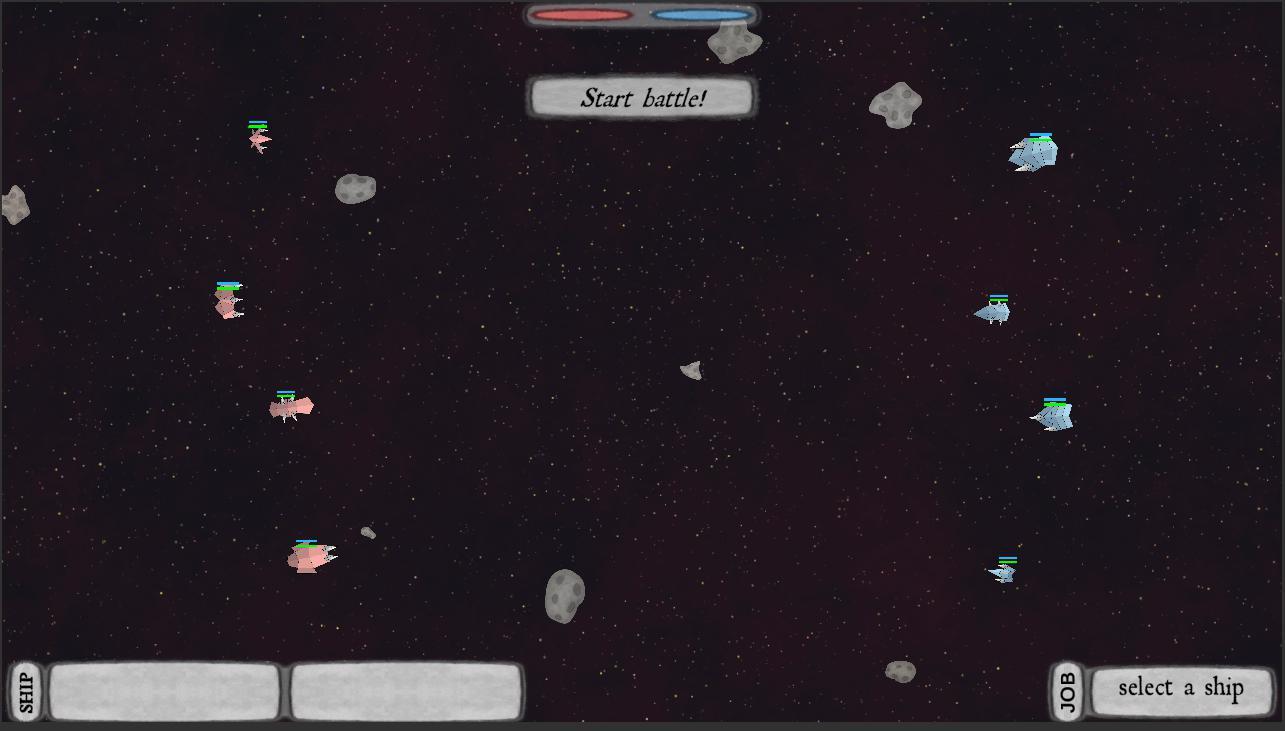Open the select a ship panel

1183,688
